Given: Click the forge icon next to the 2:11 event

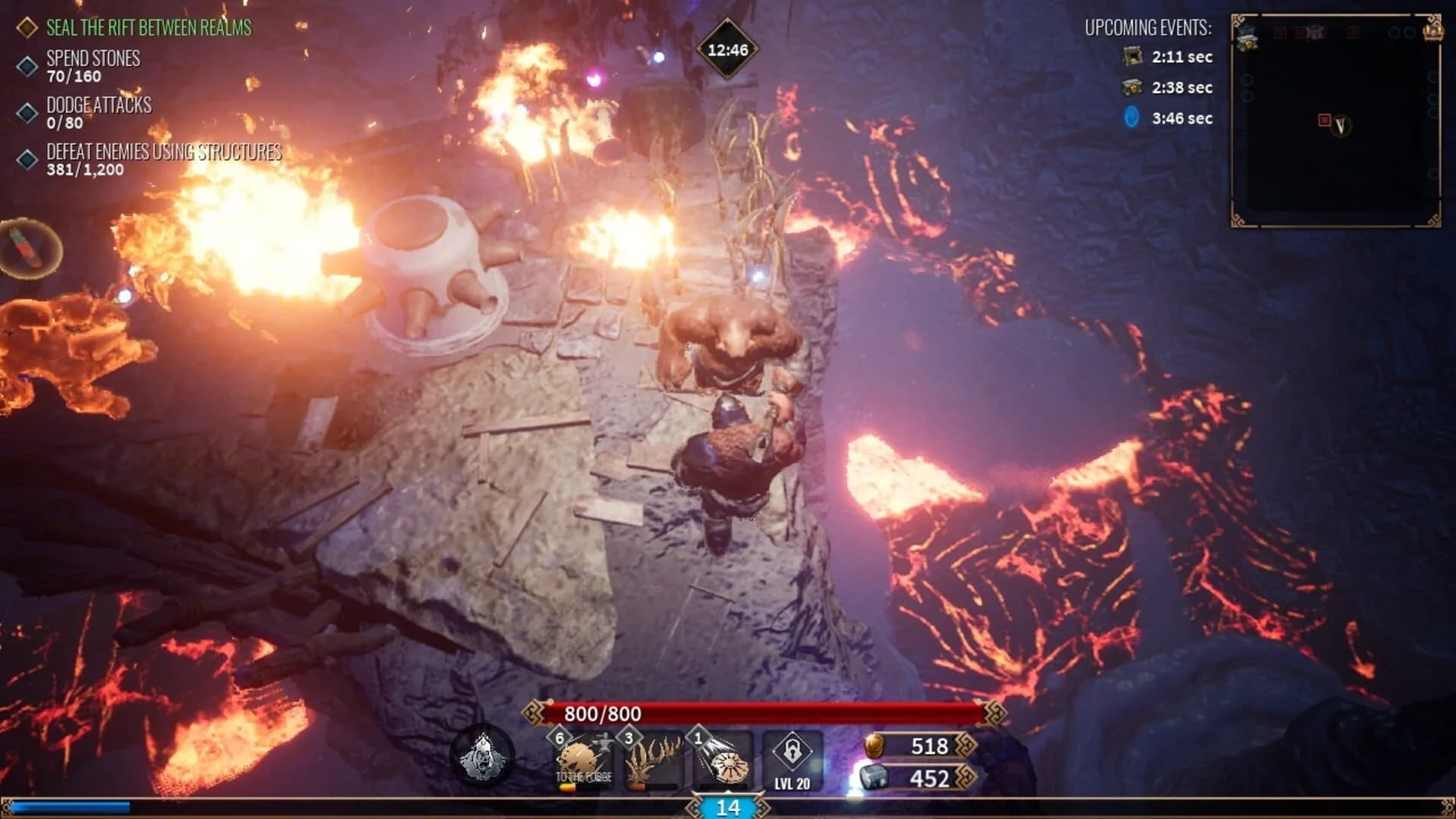Looking at the screenshot, I should tap(1133, 57).
